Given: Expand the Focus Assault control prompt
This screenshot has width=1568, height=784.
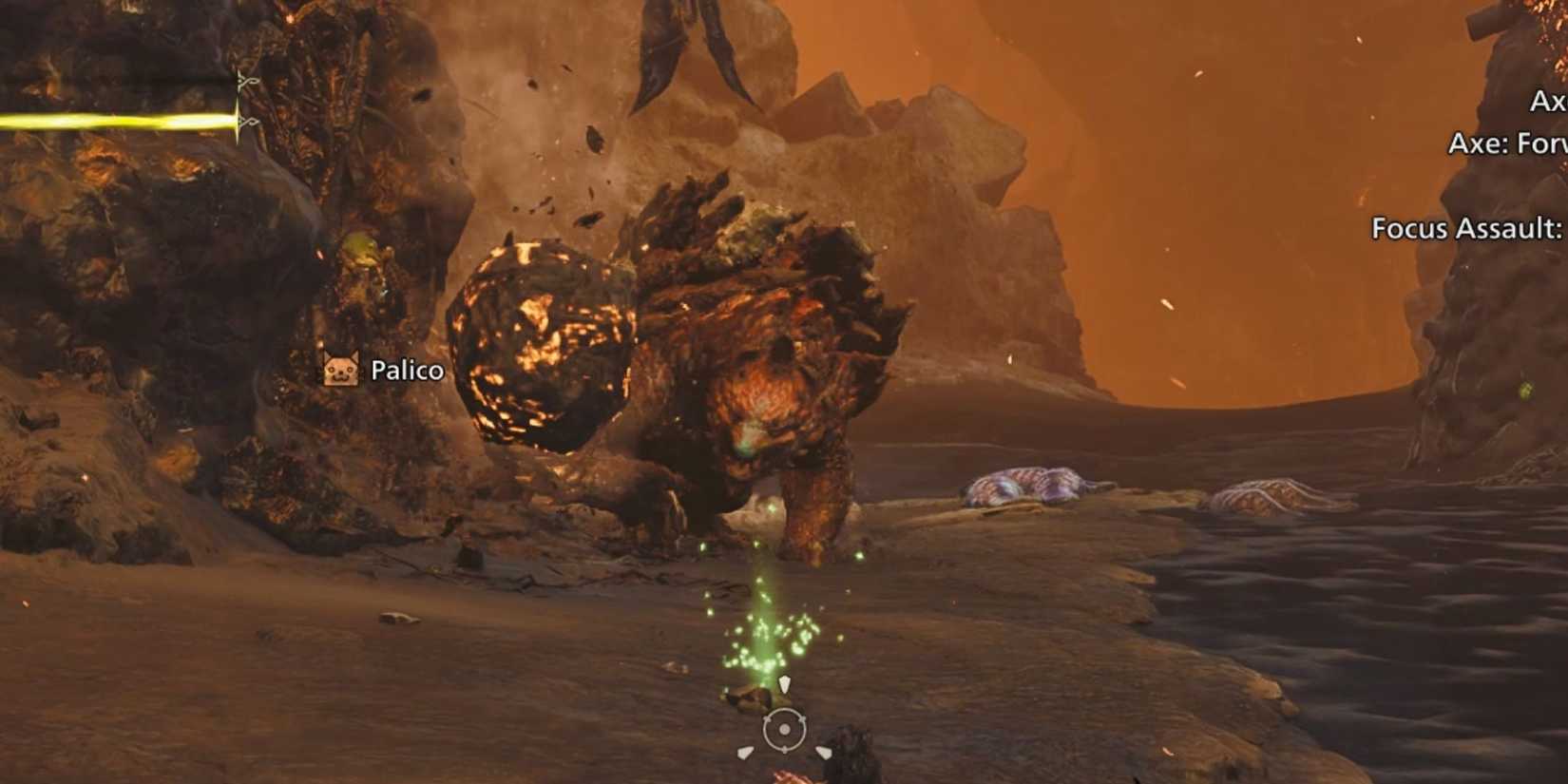Looking at the screenshot, I should [1464, 228].
